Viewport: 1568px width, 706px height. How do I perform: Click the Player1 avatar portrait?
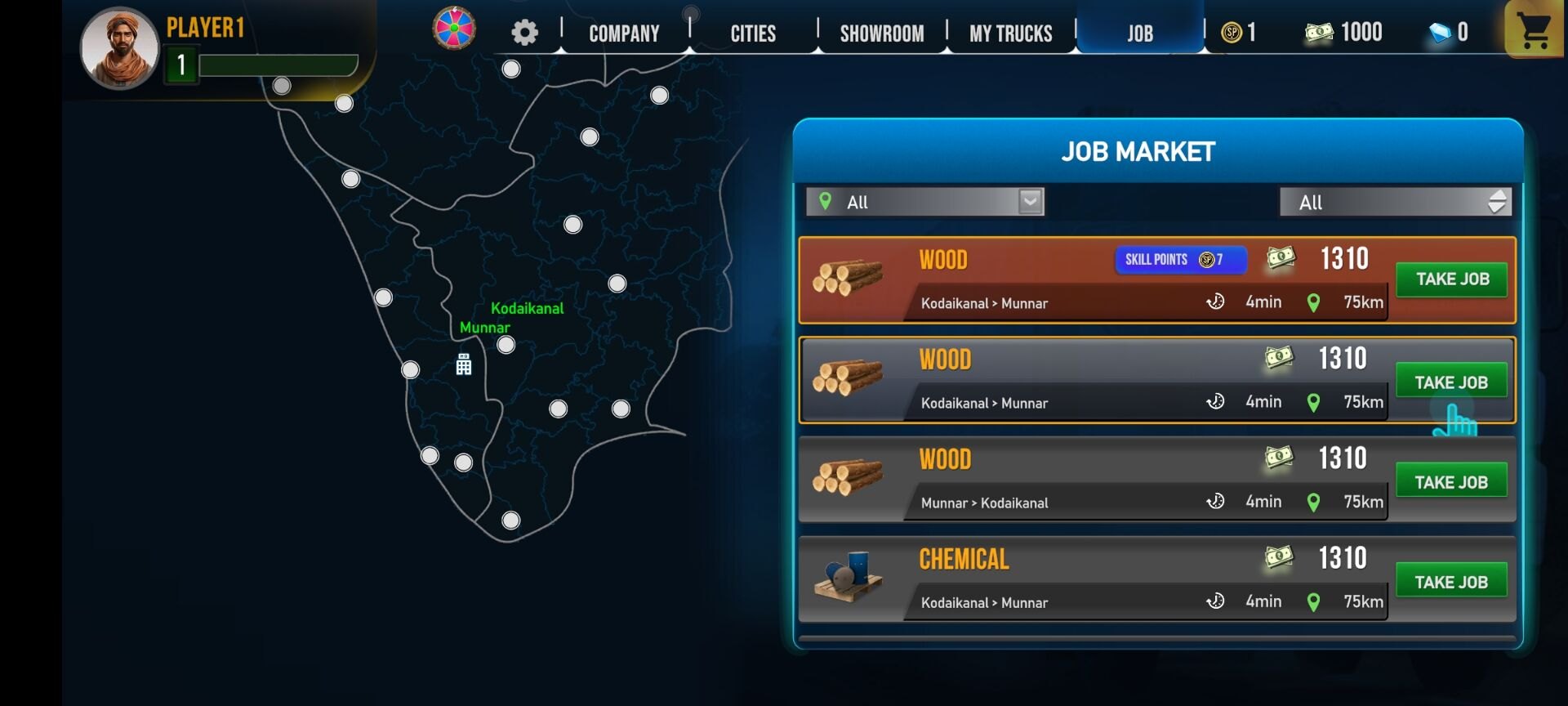pos(119,48)
